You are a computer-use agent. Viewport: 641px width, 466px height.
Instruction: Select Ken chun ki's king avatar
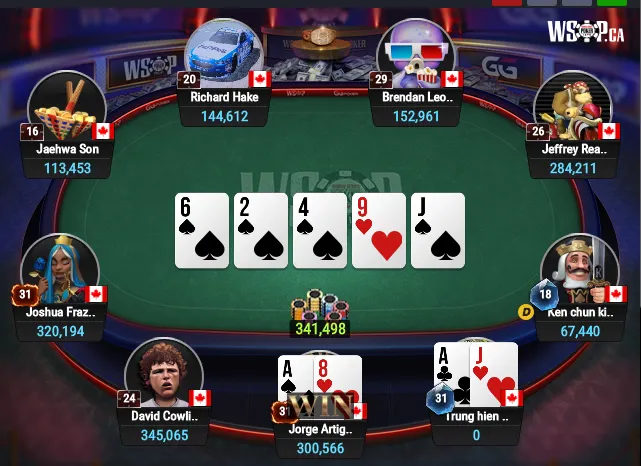pyautogui.click(x=574, y=270)
